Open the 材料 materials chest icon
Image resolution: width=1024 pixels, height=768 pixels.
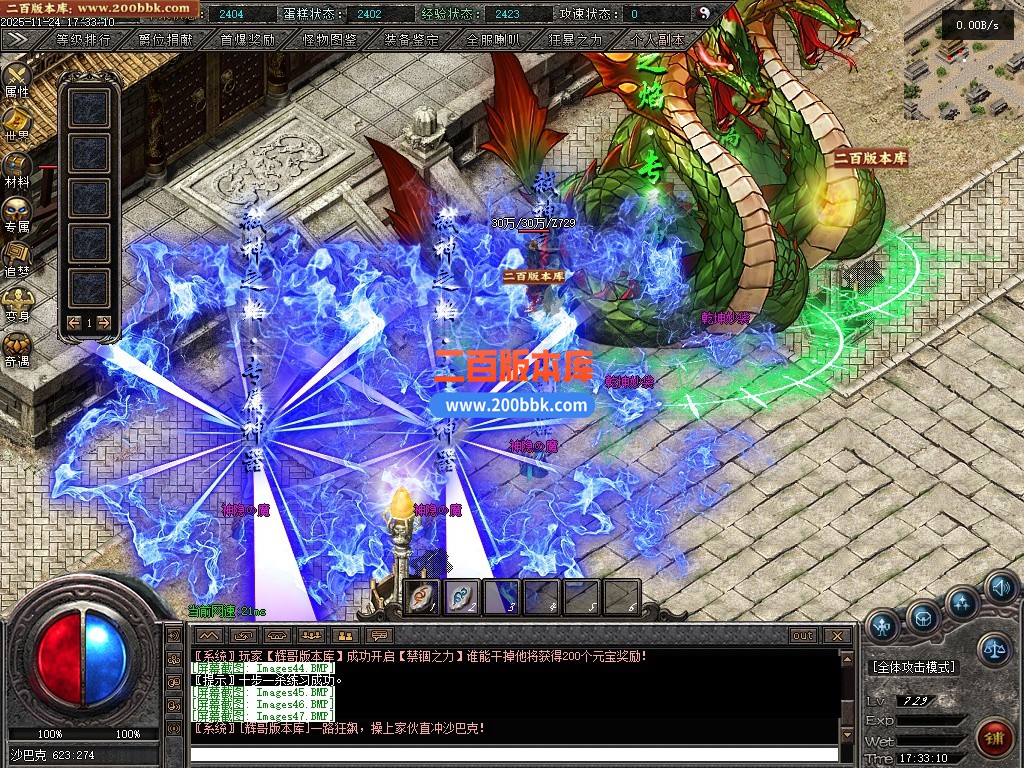tap(17, 168)
